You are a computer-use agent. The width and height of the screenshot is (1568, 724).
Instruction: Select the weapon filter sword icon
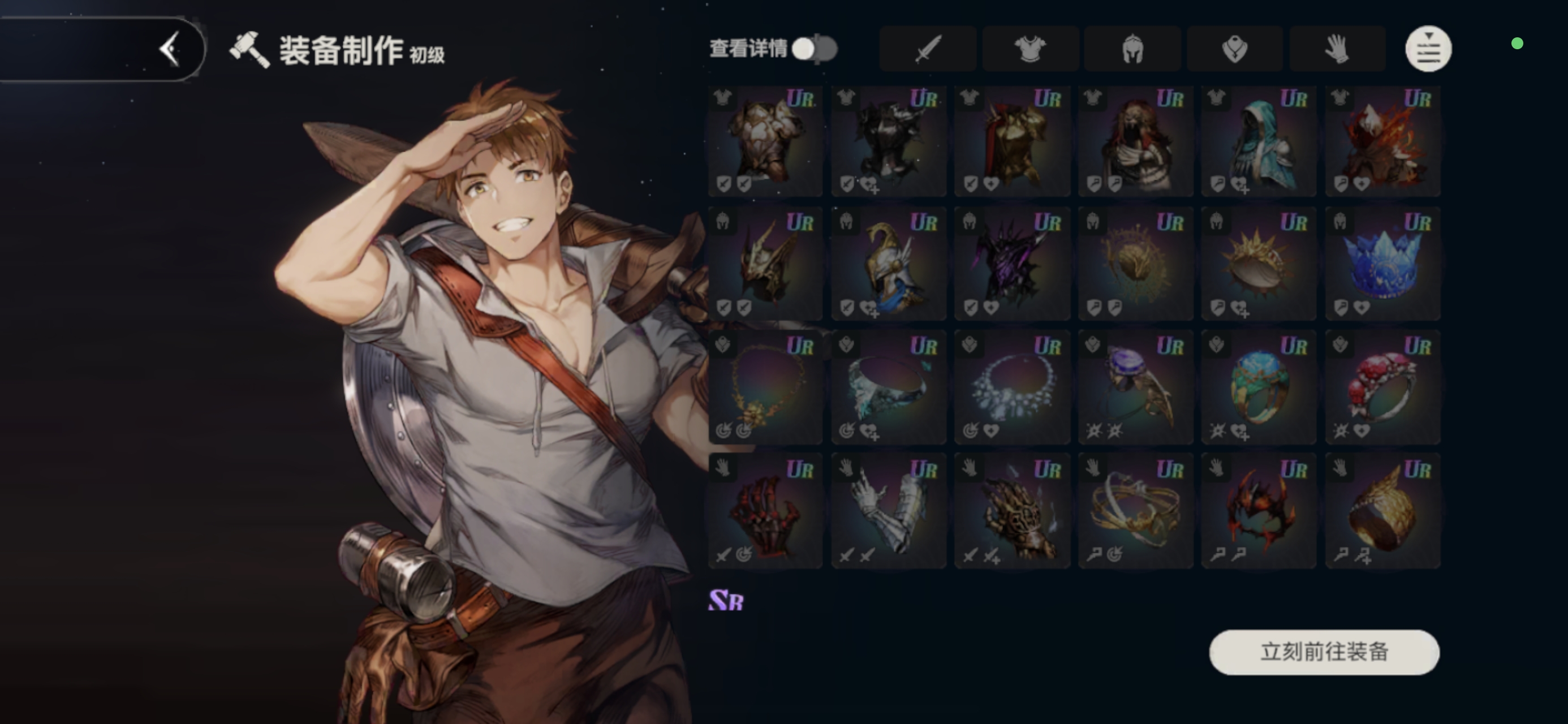tap(928, 49)
